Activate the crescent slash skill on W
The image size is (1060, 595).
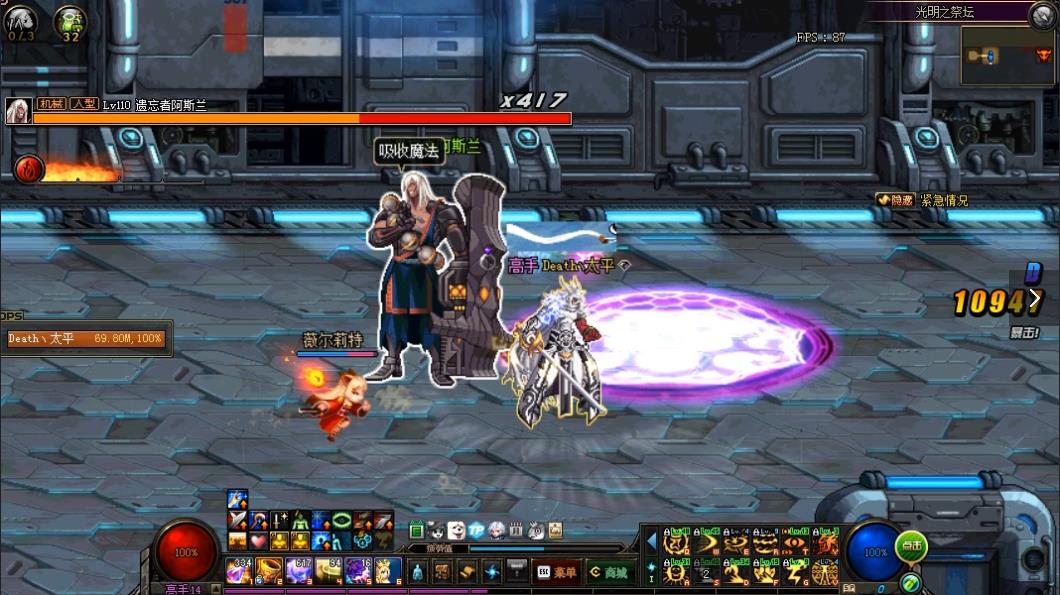707,543
